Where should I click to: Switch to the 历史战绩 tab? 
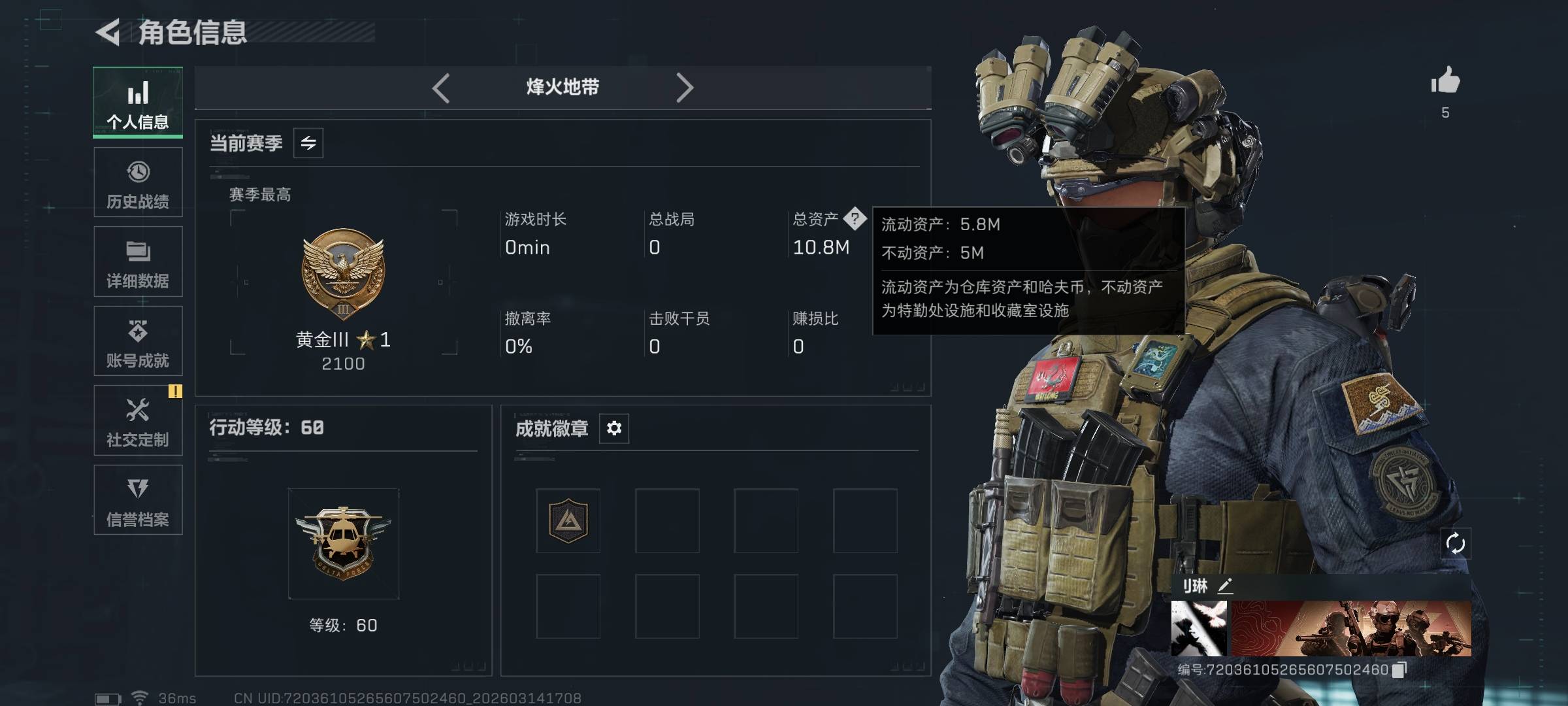[138, 182]
